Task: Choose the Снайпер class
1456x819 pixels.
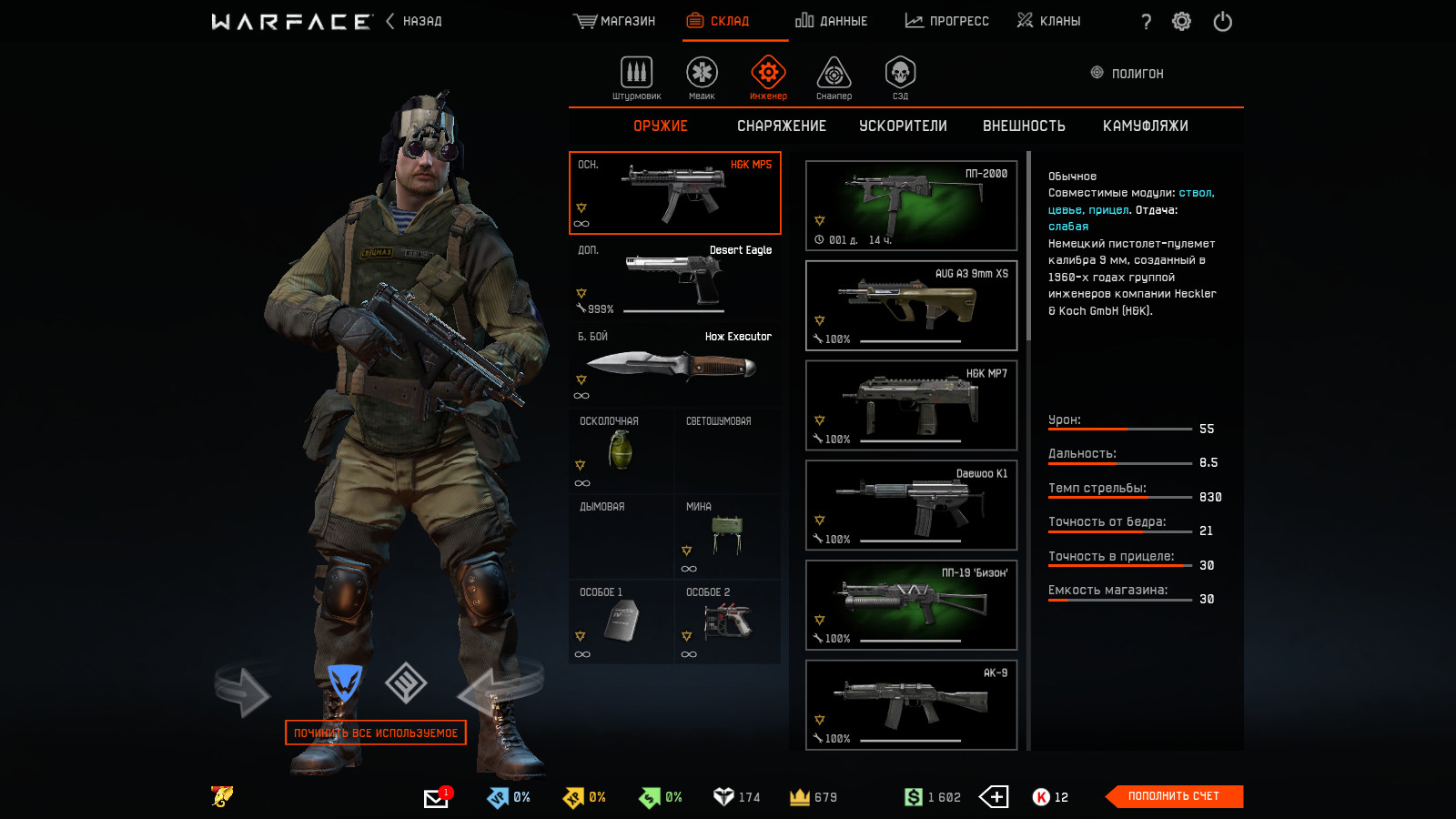Action: 834,77
